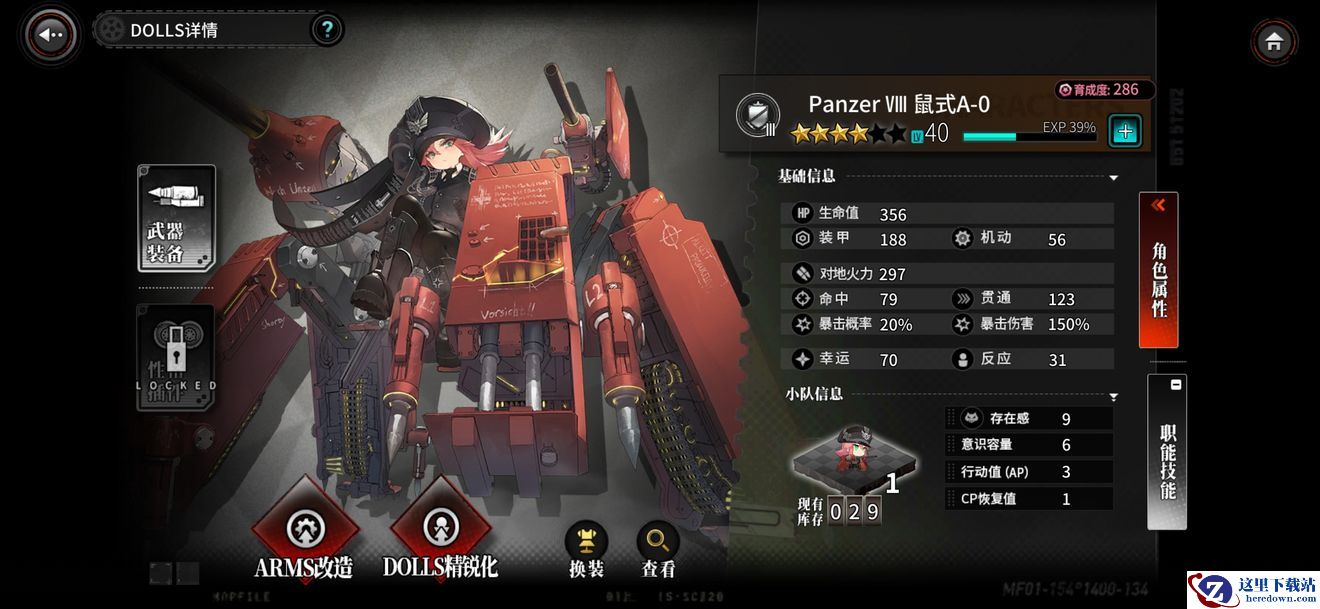Return to the home screen
Image resolution: width=1320 pixels, height=609 pixels.
1273,42
